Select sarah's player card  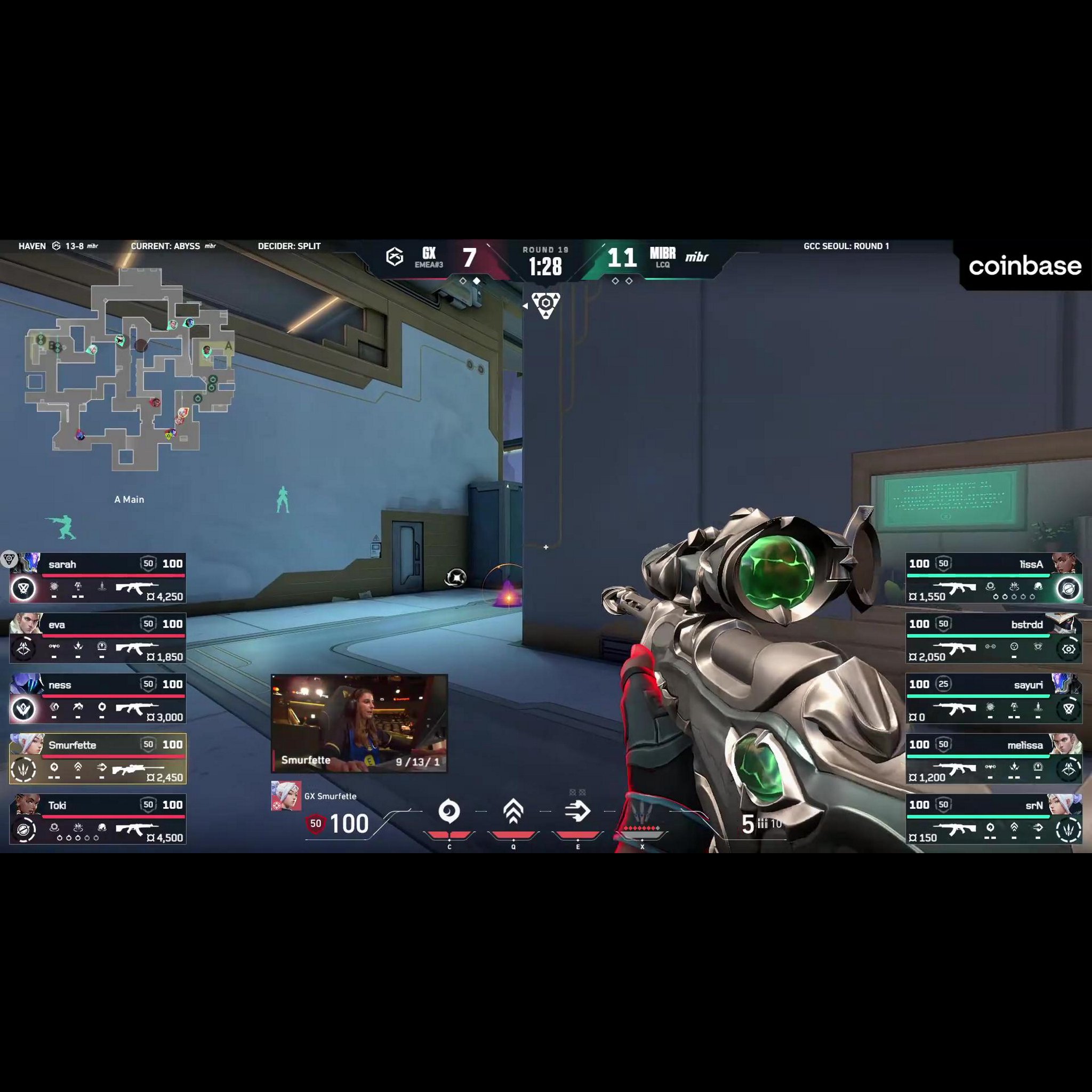pyautogui.click(x=98, y=578)
